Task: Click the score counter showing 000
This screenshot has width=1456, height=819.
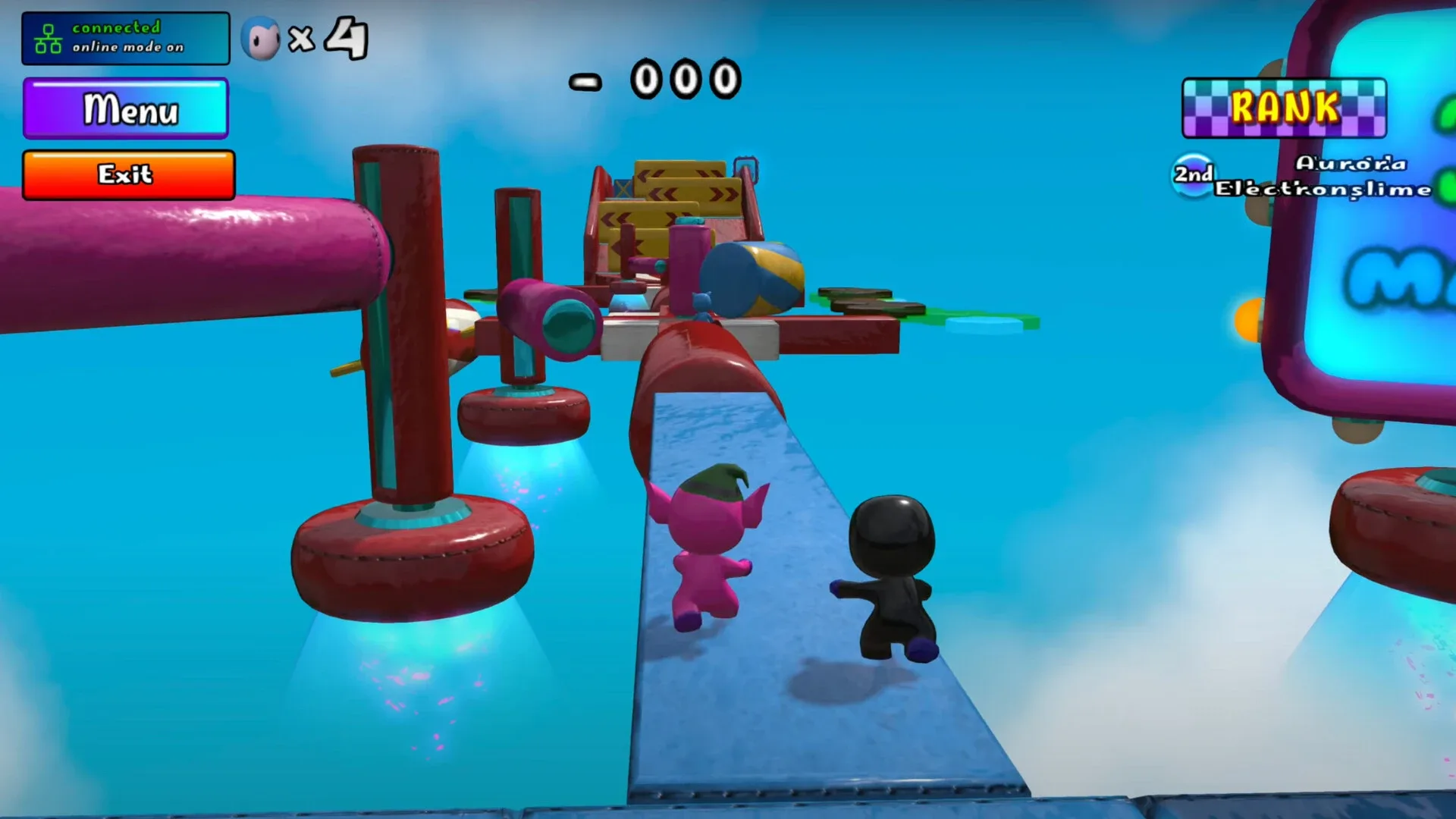Action: pos(685,80)
